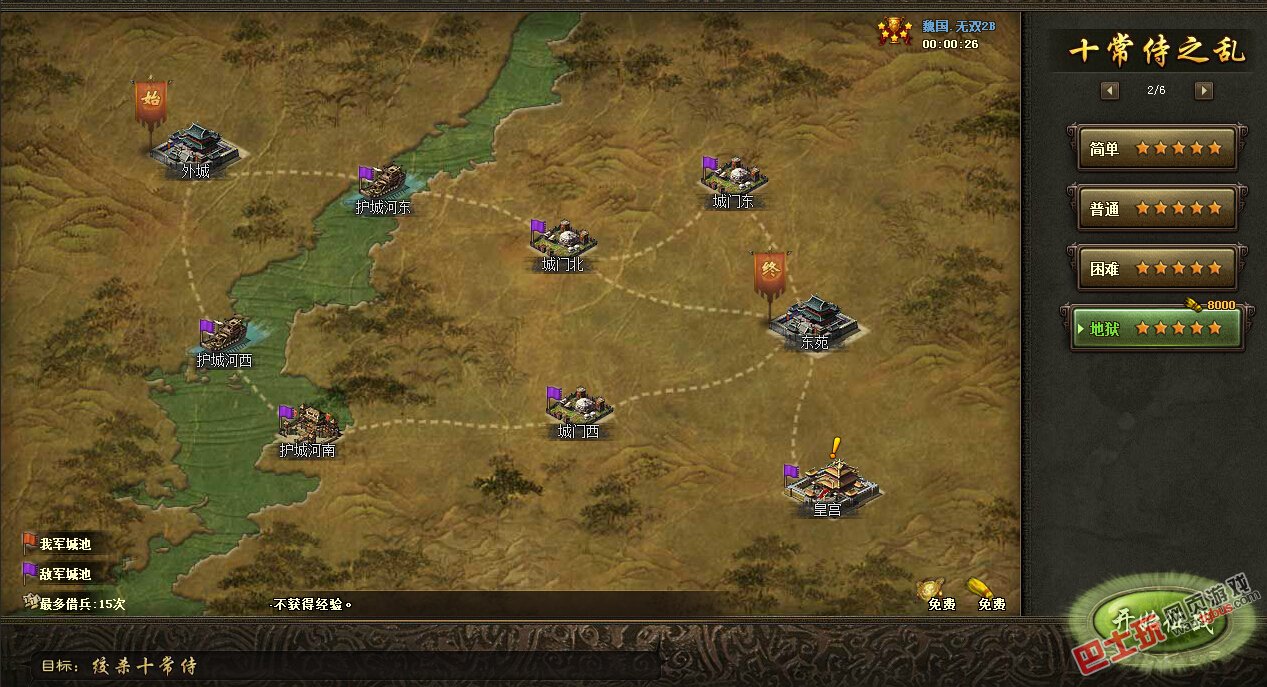This screenshot has height=687, width=1267.
Task: Click the 东苑 final city
Action: point(814,318)
